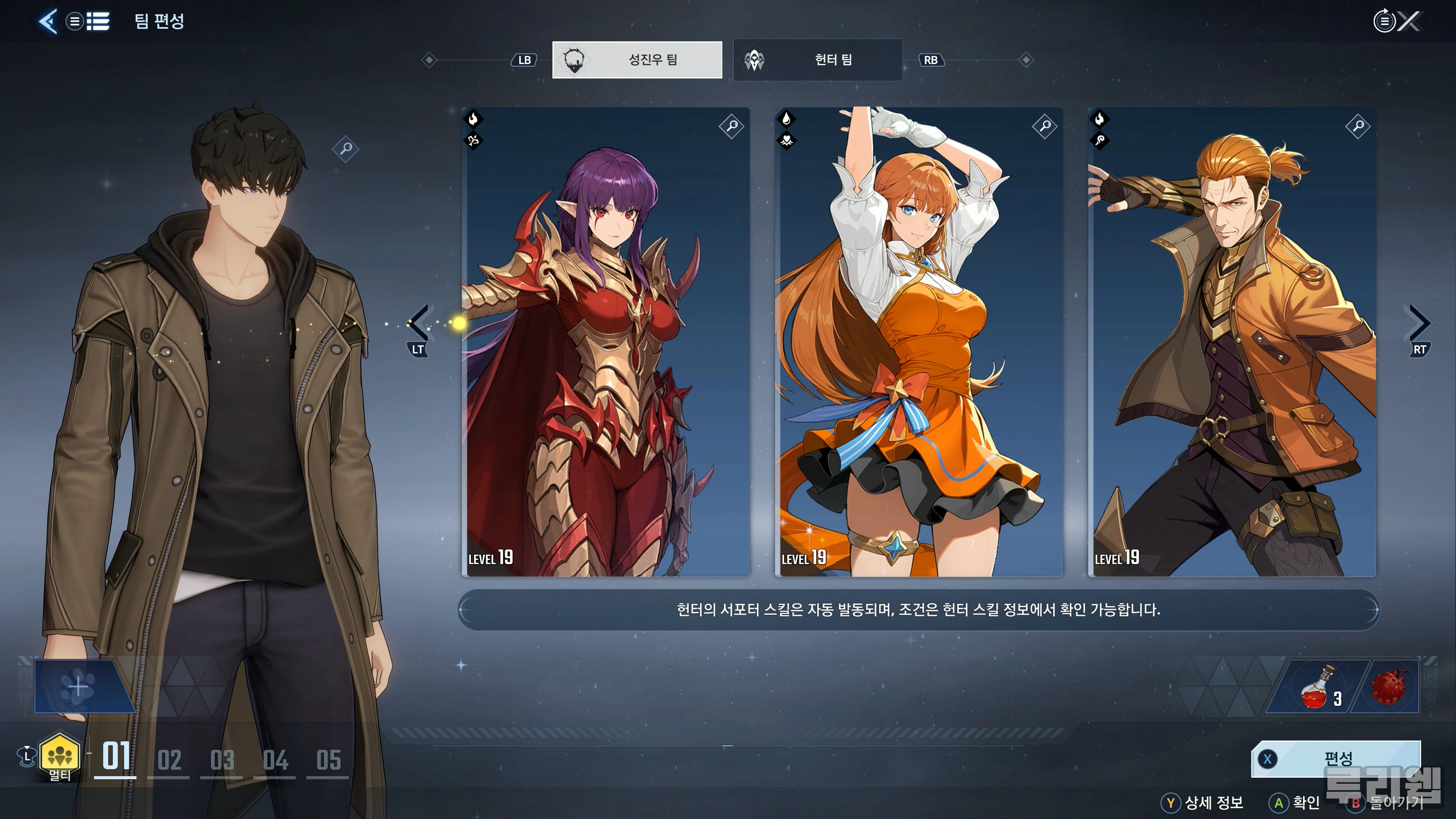Choose the orange-jacket male hunter card
This screenshot has width=1456, height=819.
pos(1232,342)
